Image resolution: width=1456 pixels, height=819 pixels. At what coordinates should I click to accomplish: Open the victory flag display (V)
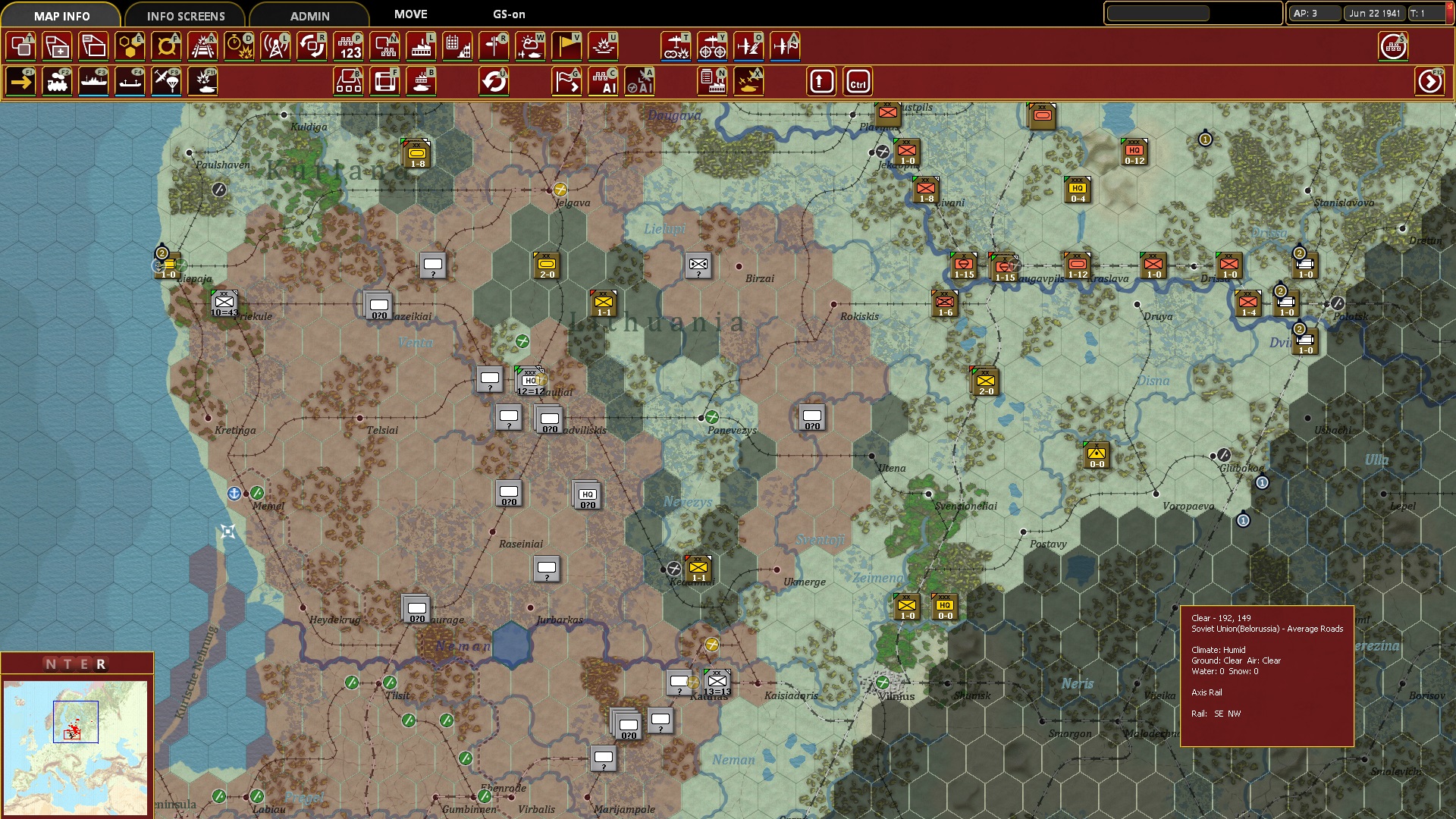[x=566, y=45]
